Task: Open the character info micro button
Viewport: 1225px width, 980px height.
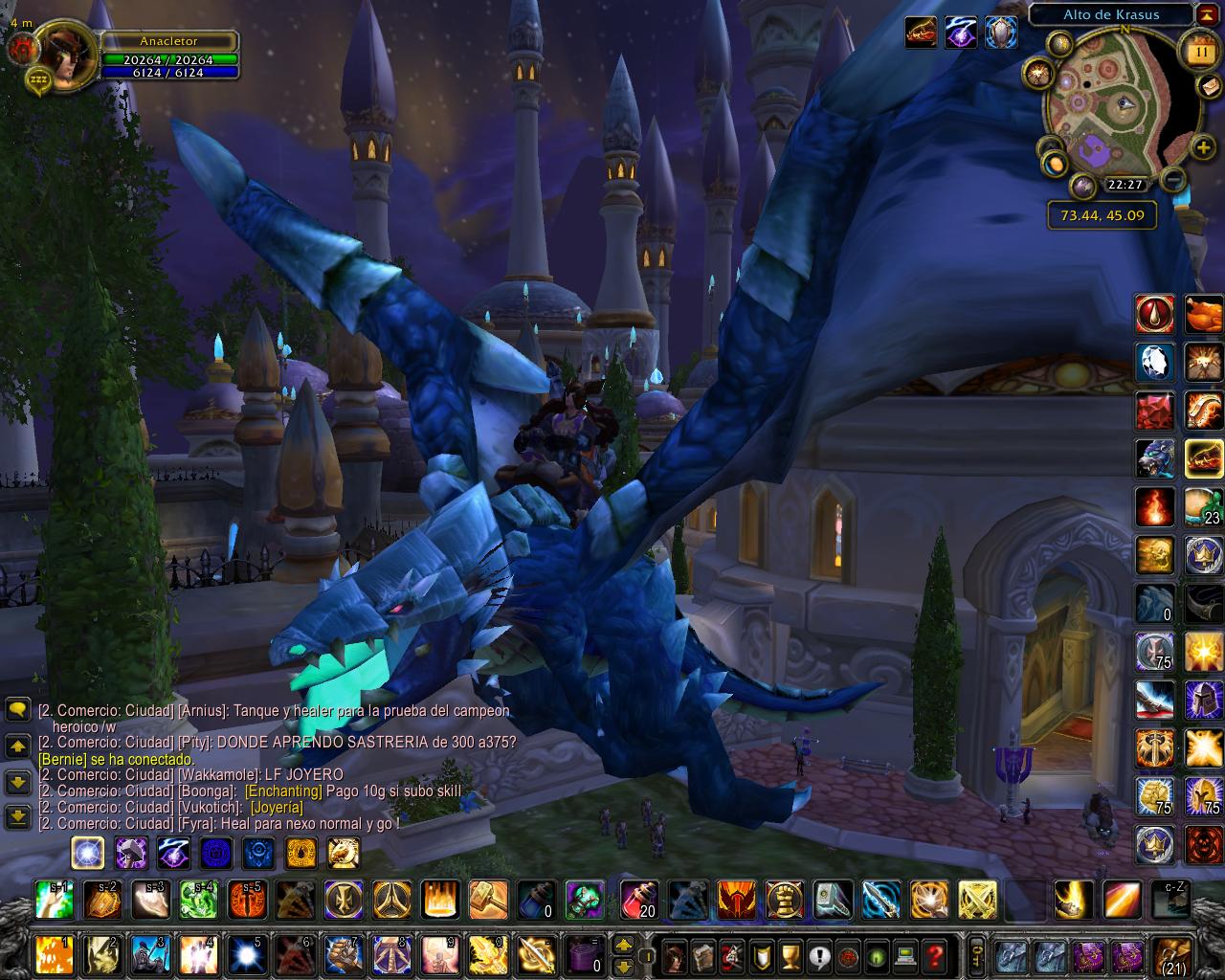Action: pyautogui.click(x=675, y=954)
